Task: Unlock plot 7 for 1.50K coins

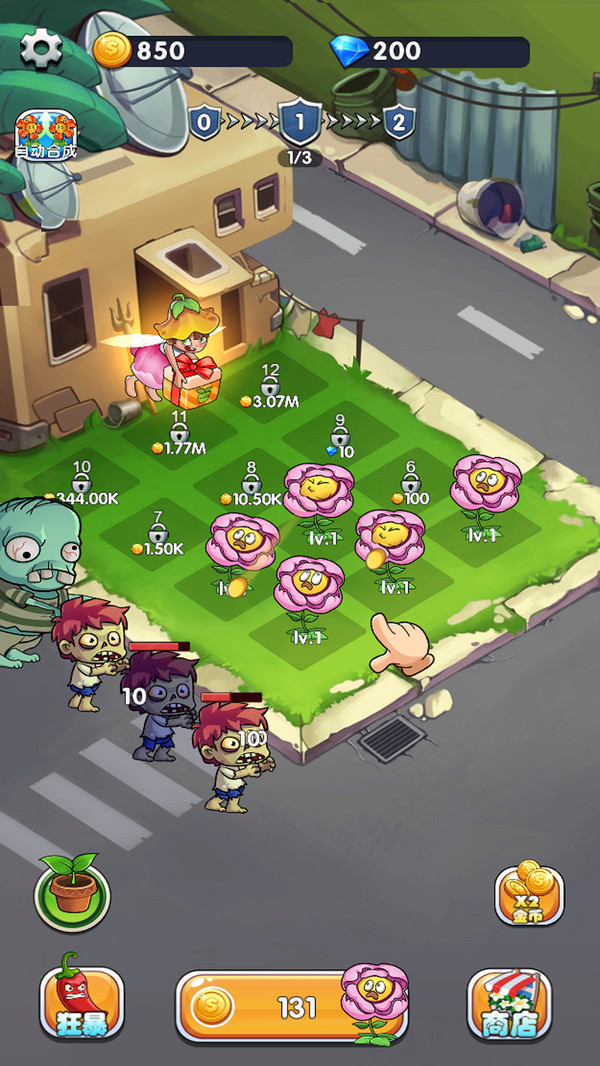Action: point(157,536)
